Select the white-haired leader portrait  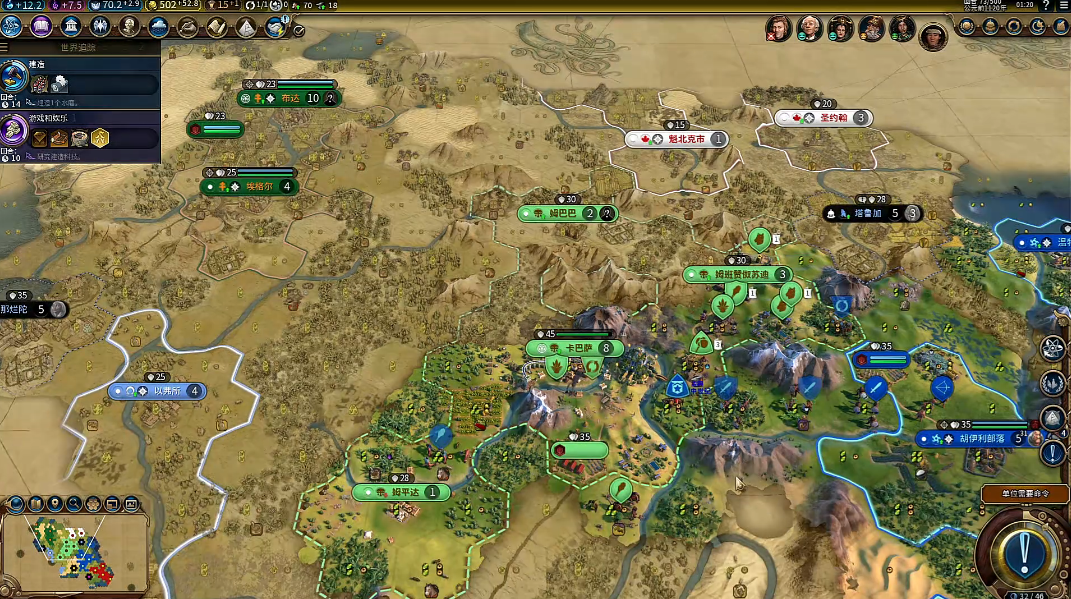(x=809, y=28)
